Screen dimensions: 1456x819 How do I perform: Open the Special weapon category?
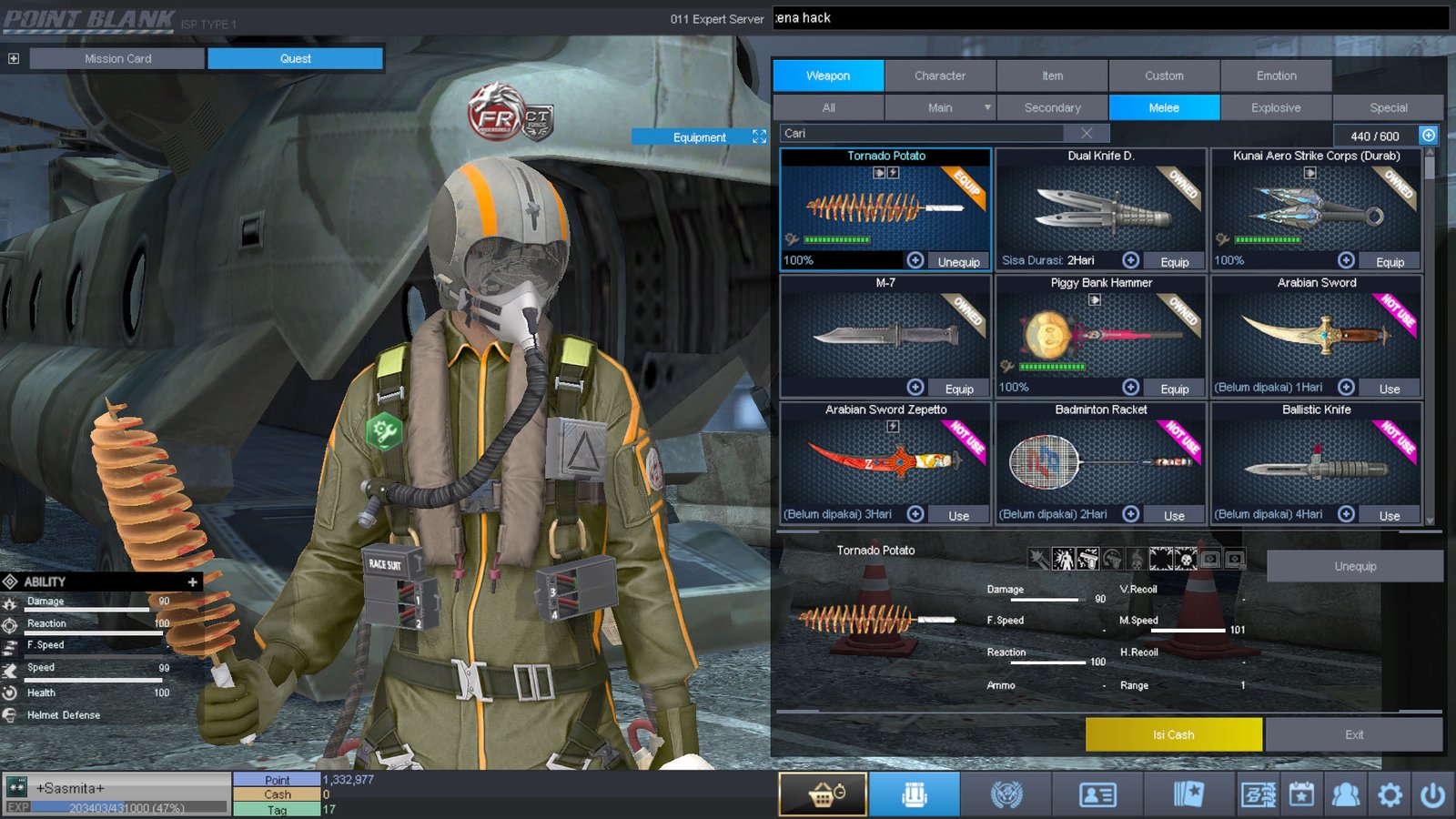point(1388,107)
